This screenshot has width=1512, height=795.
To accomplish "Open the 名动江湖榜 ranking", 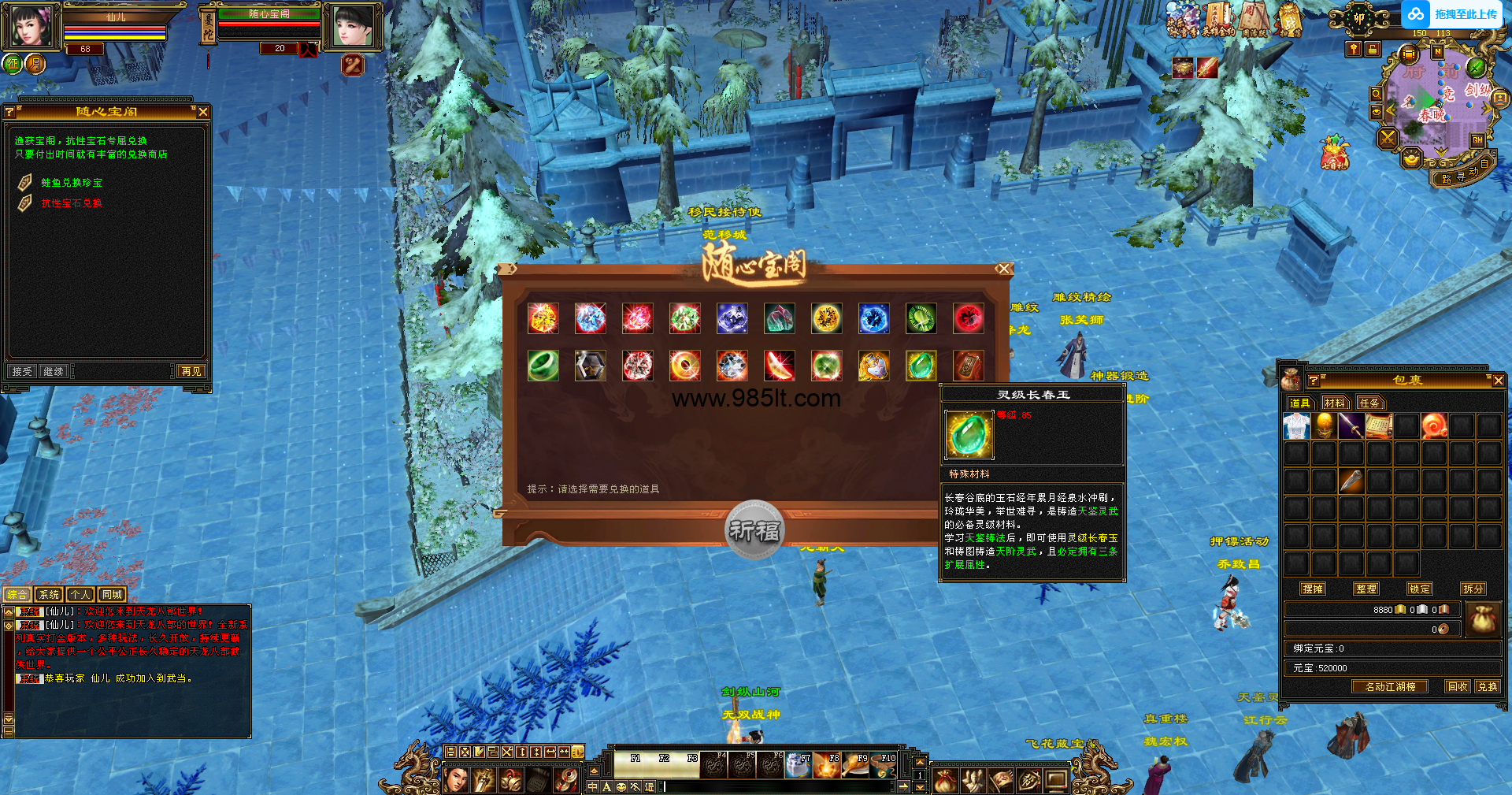I will [1390, 686].
